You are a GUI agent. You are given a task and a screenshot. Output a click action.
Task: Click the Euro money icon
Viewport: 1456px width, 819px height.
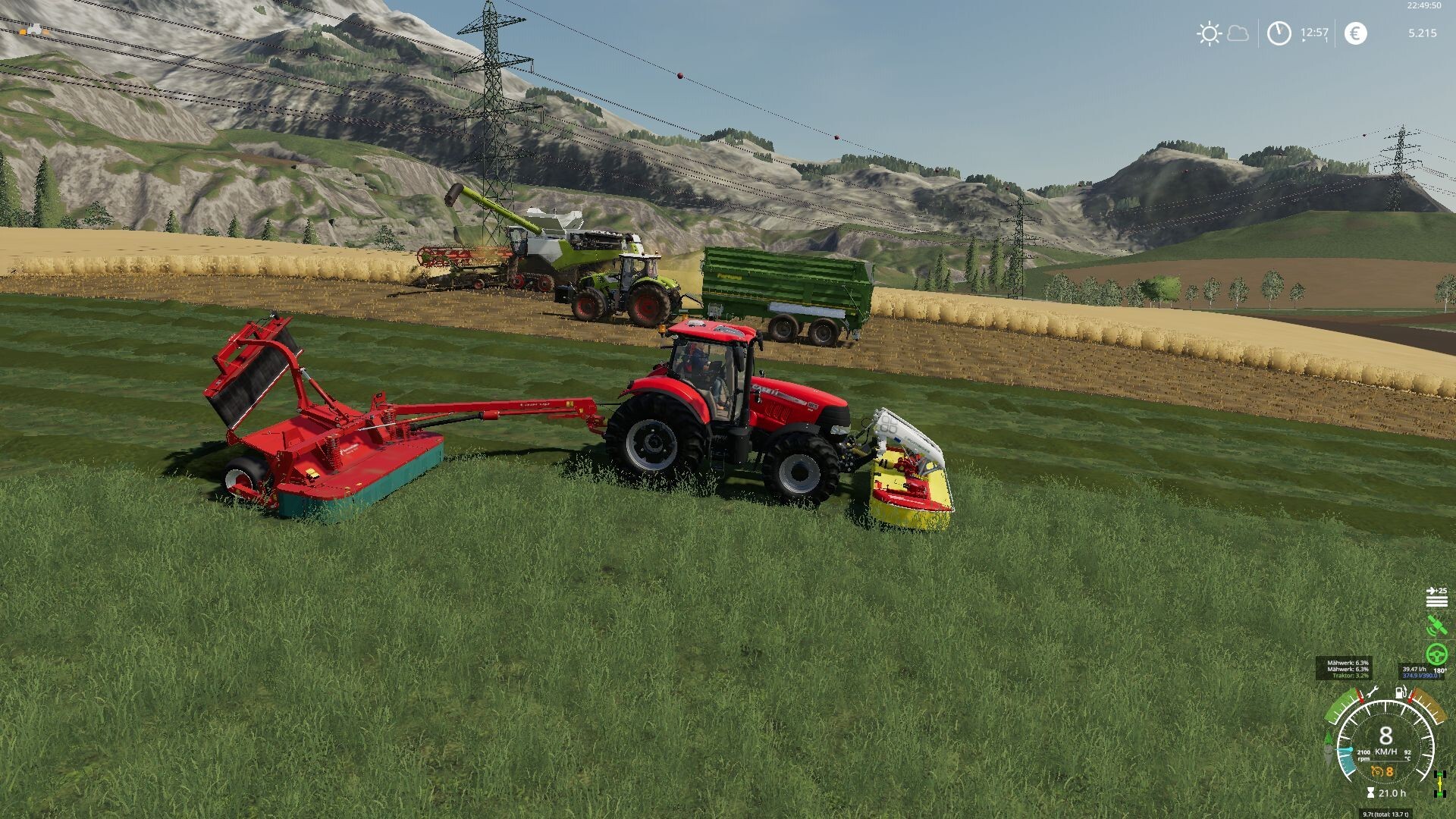pyautogui.click(x=1355, y=33)
